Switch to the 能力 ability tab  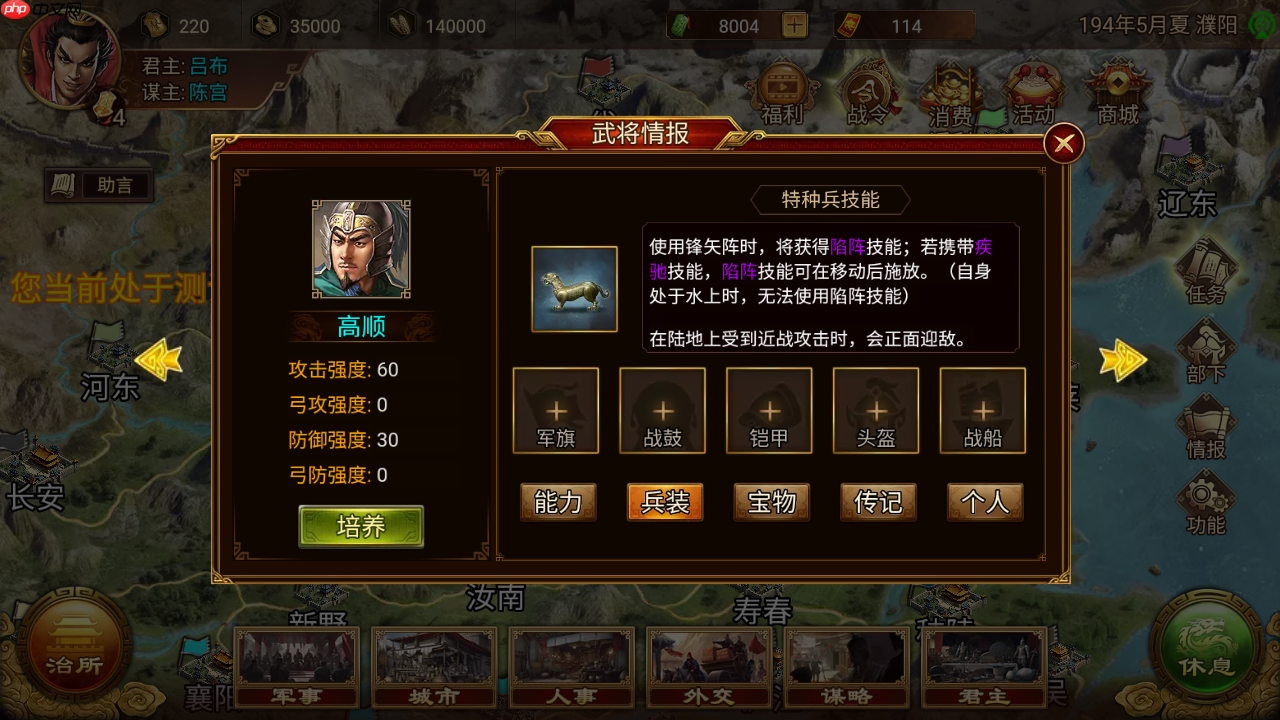[x=557, y=502]
